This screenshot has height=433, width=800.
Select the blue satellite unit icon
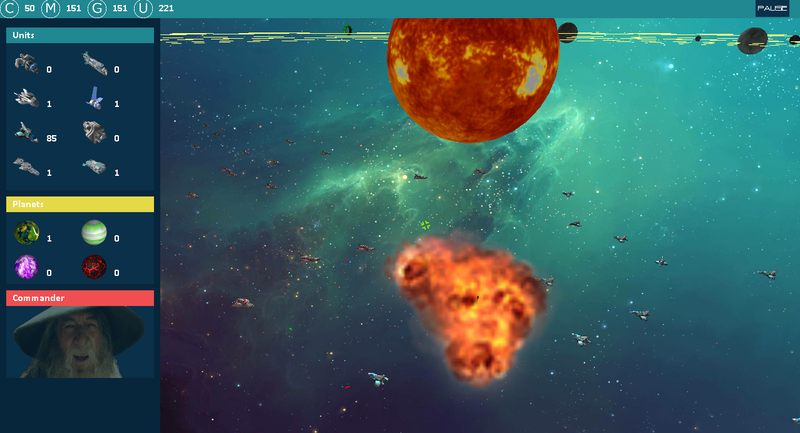[94, 98]
